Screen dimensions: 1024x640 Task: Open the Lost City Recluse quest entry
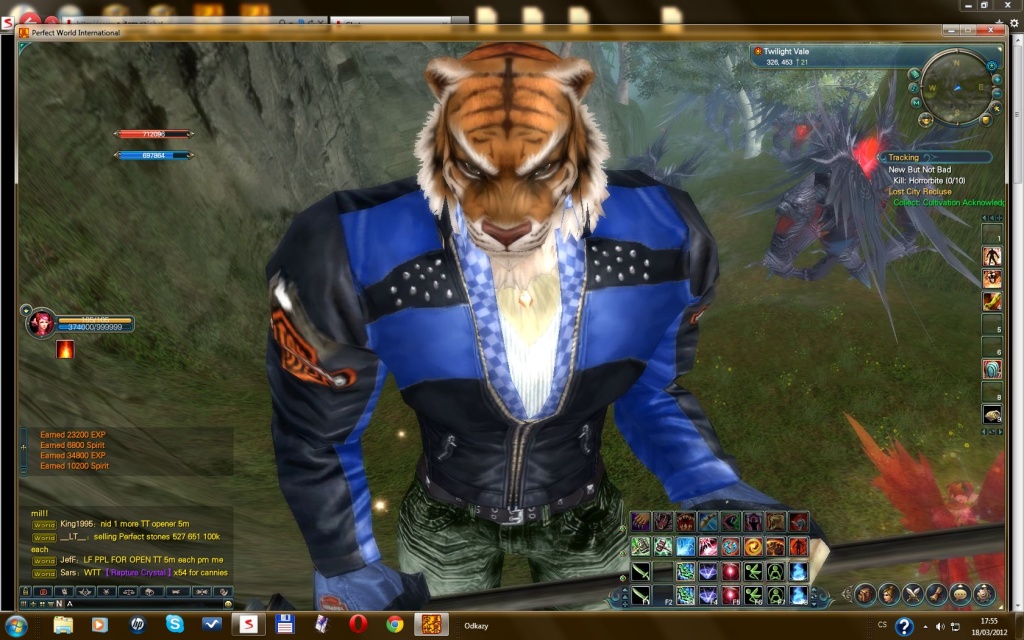920,191
